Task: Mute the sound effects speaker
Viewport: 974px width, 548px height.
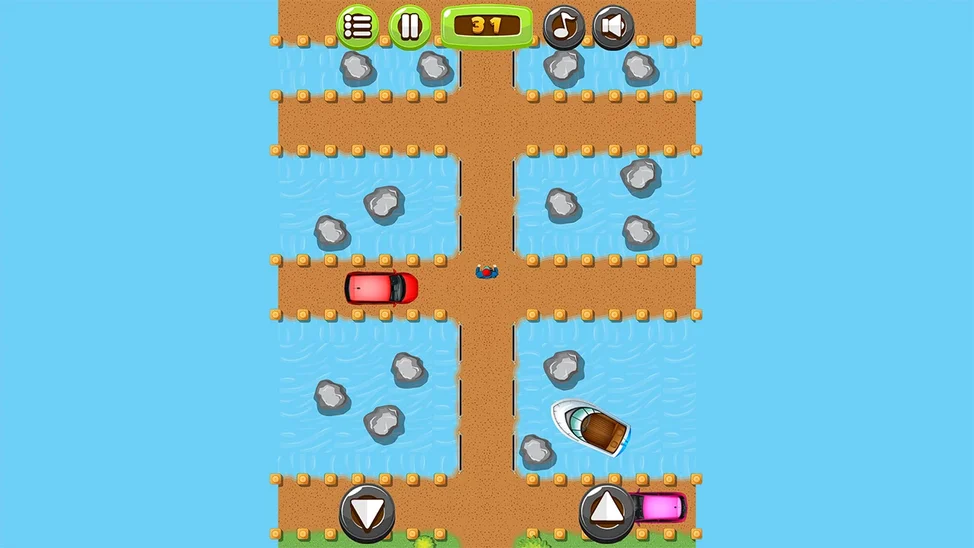Action: click(x=613, y=27)
